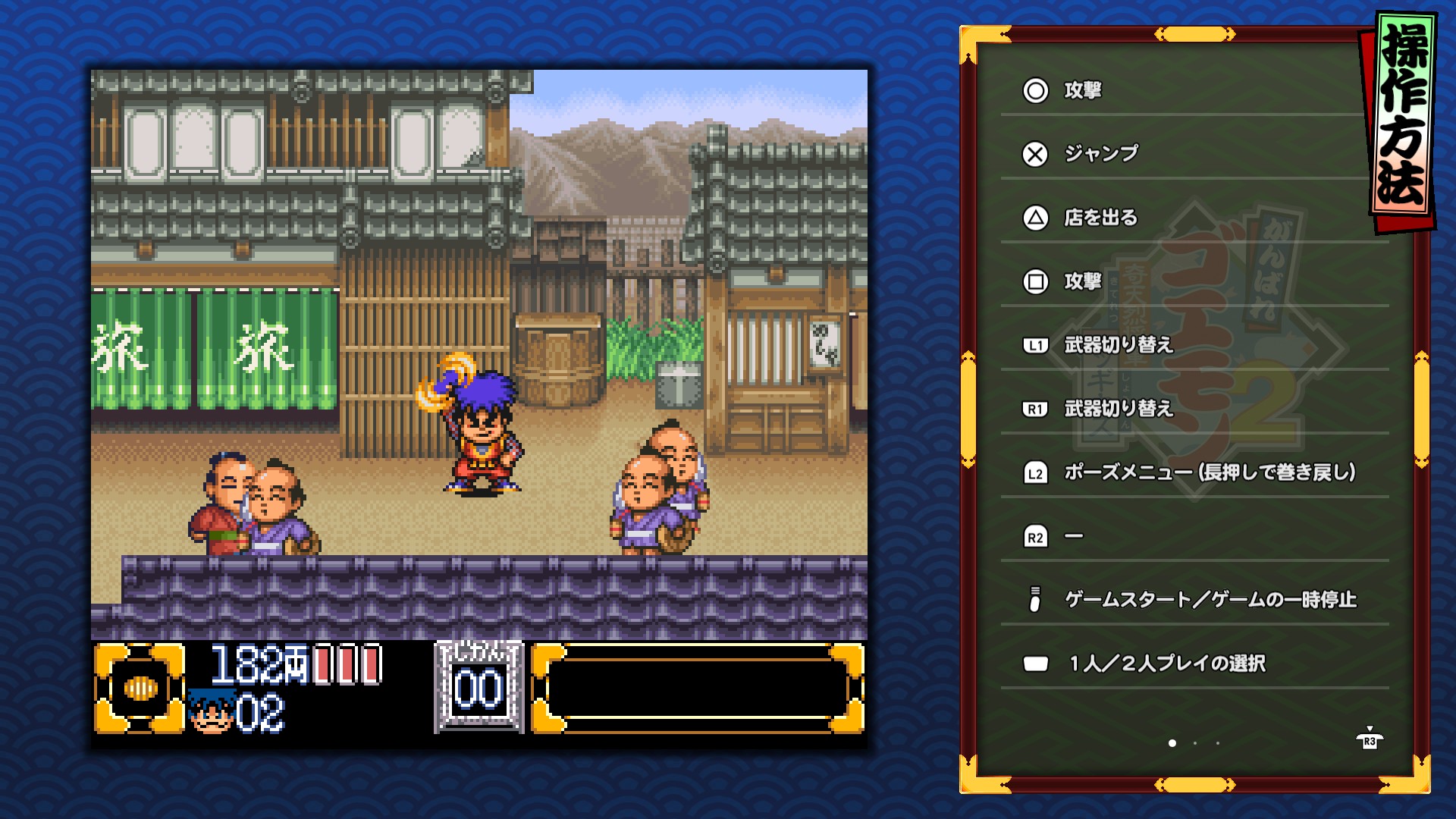Screen dimensions: 1456x819
Task: Click the Options game start/pause stick icon
Action: tap(1036, 598)
